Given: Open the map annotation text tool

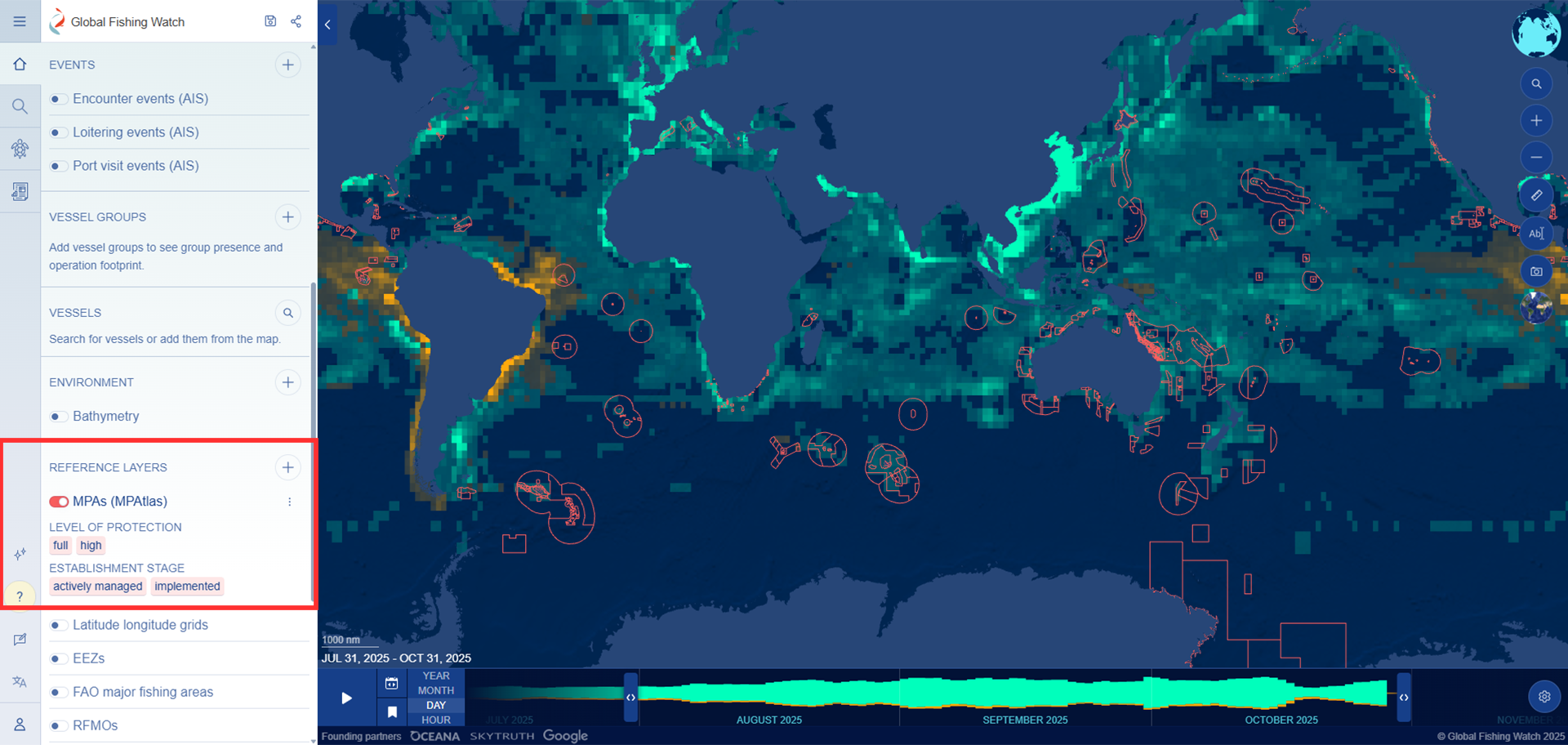Looking at the screenshot, I should tap(1536, 233).
